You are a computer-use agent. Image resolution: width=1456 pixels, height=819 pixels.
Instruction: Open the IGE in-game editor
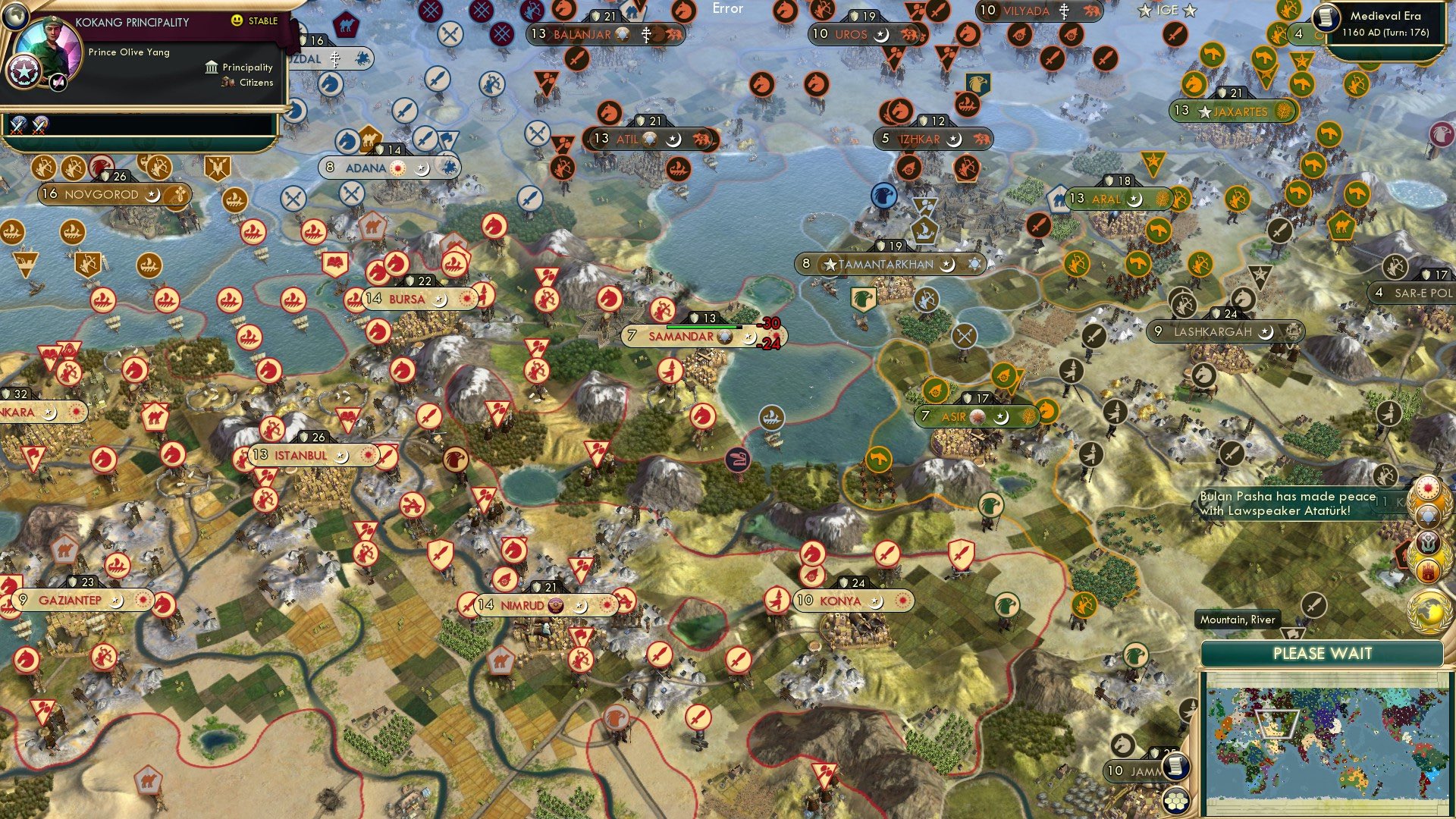point(1167,10)
